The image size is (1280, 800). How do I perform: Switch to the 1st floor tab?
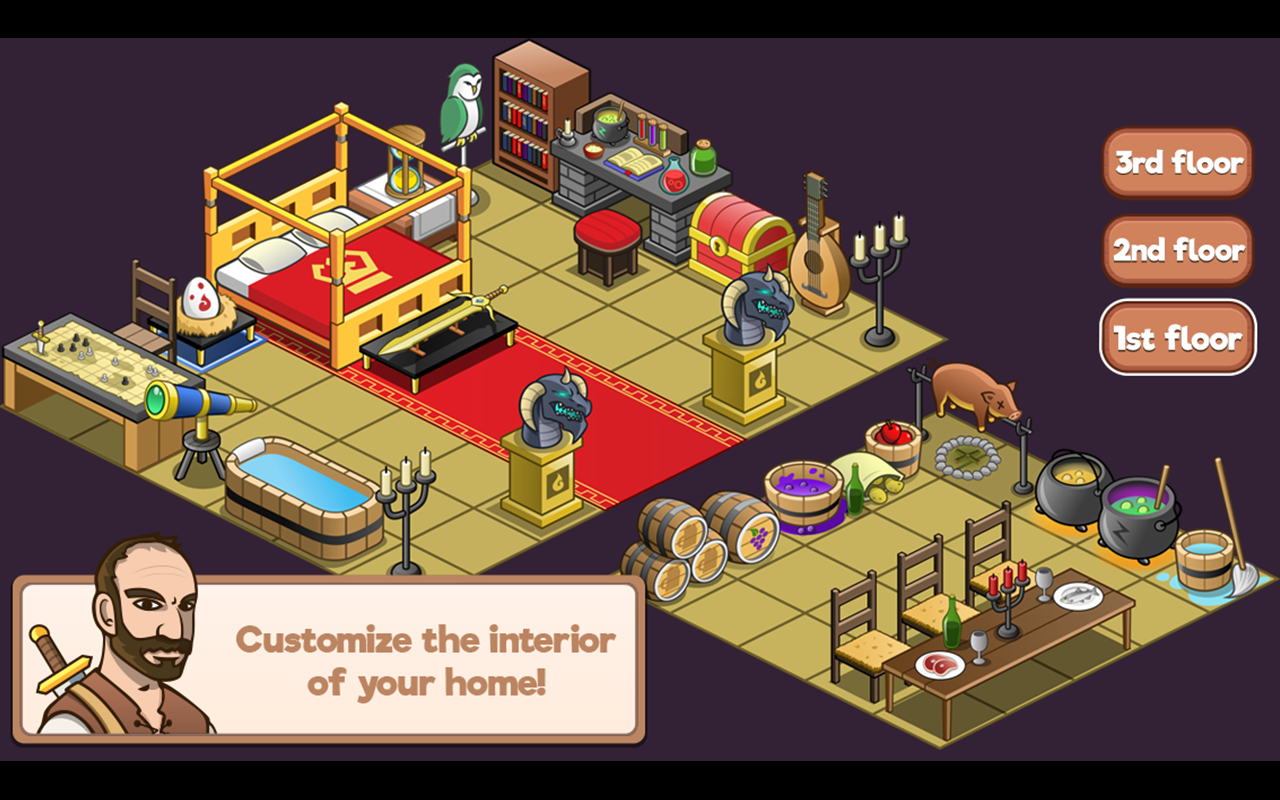click(1176, 338)
